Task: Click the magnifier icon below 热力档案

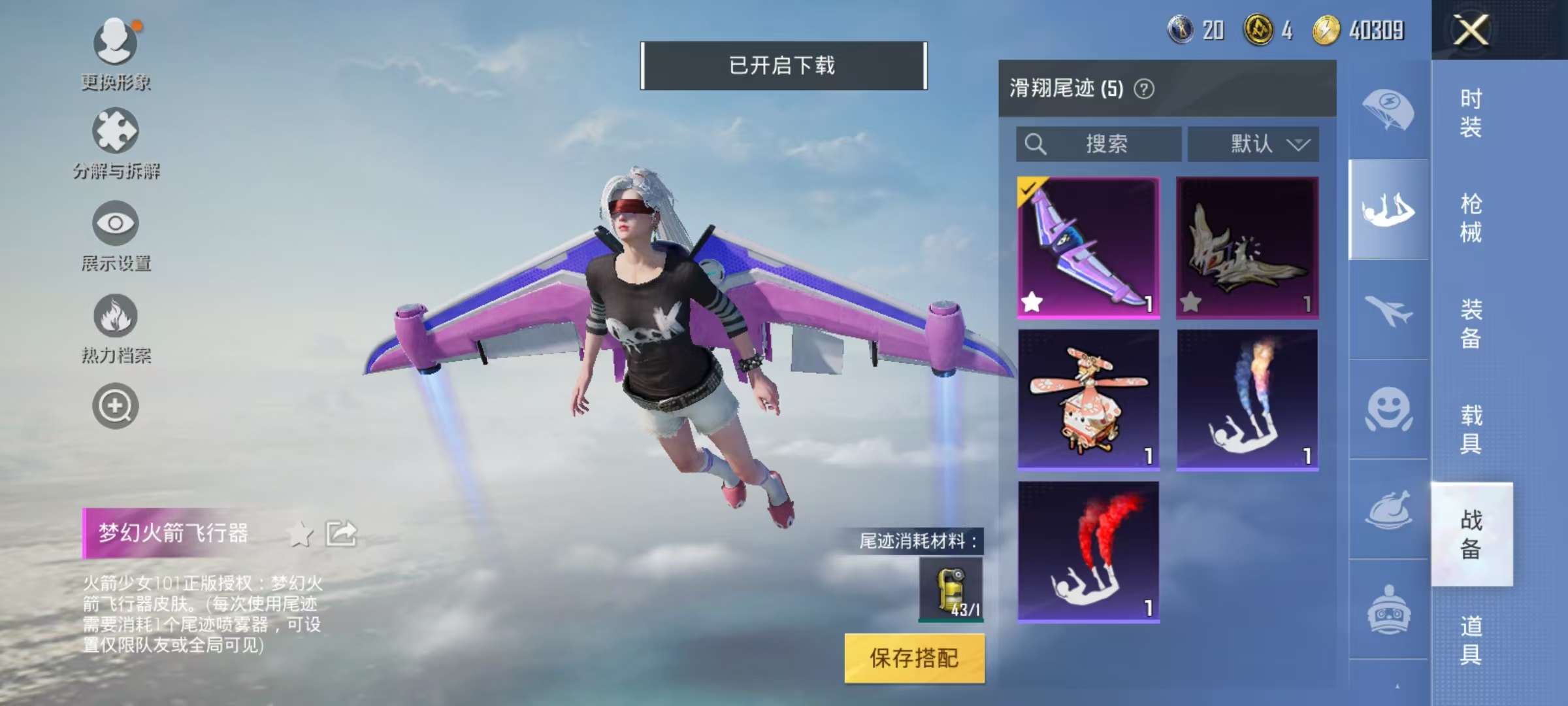Action: (114, 405)
